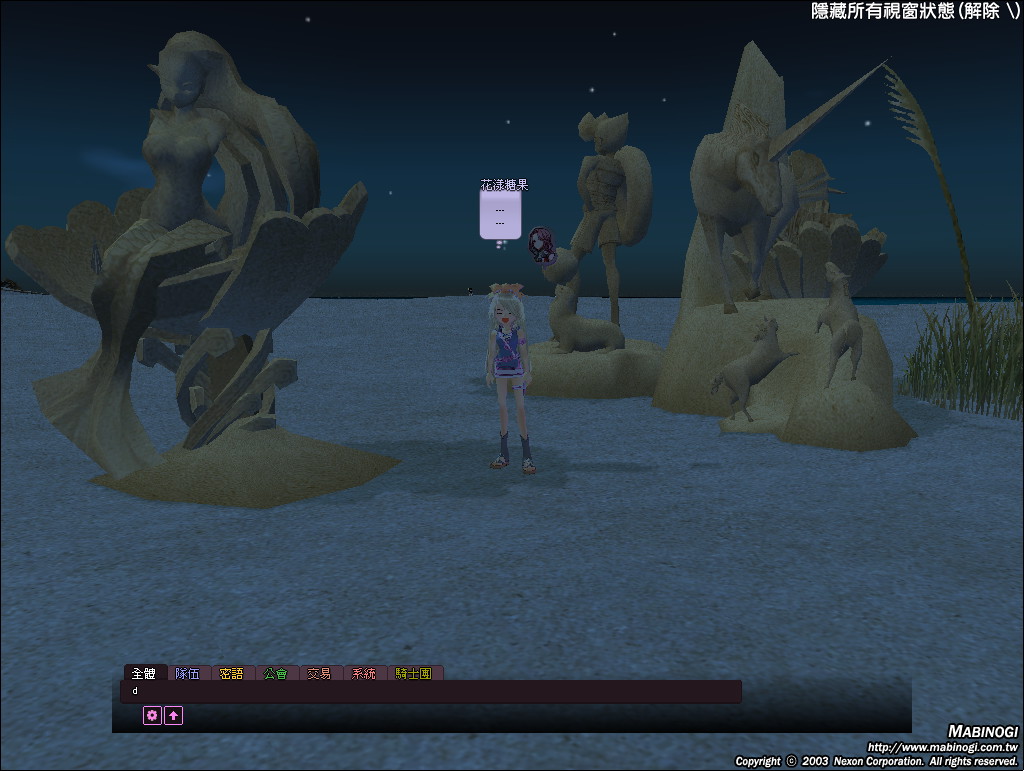Screen dimensions: 1024x771
Task: Click the chat text input field
Action: click(431, 691)
